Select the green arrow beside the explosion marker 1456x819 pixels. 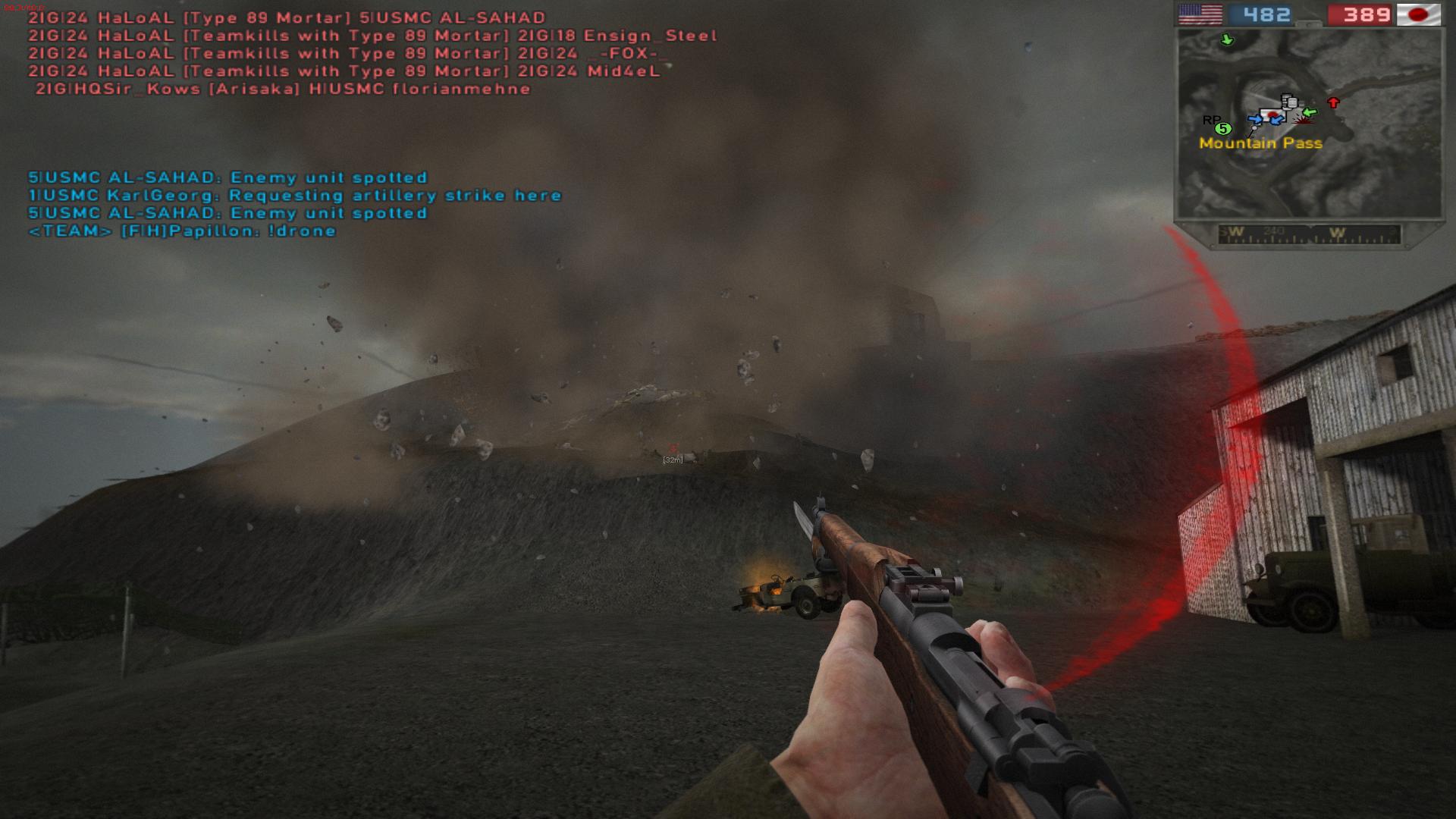point(1310,113)
